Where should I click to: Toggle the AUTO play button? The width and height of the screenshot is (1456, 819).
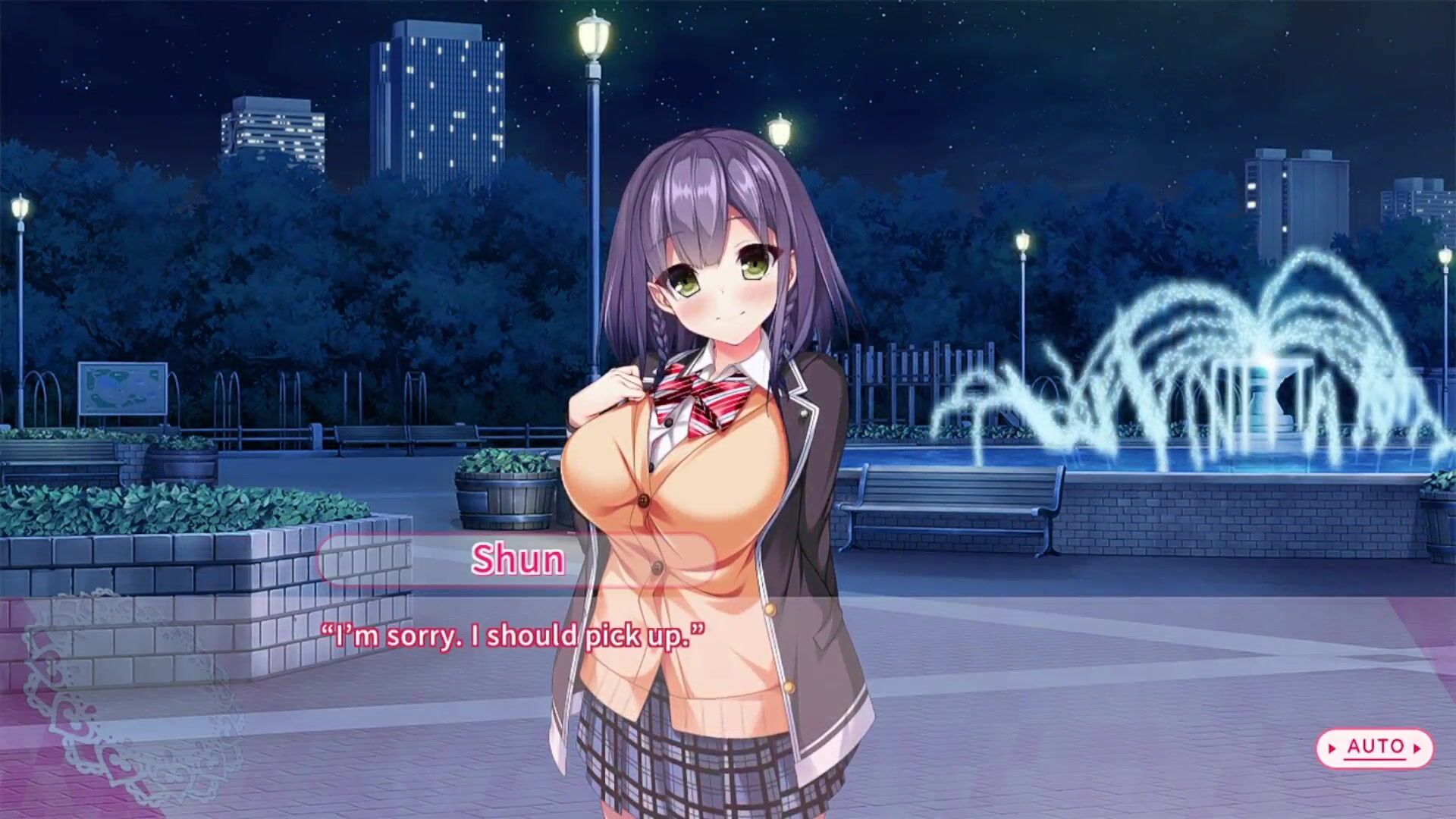coord(1374,748)
